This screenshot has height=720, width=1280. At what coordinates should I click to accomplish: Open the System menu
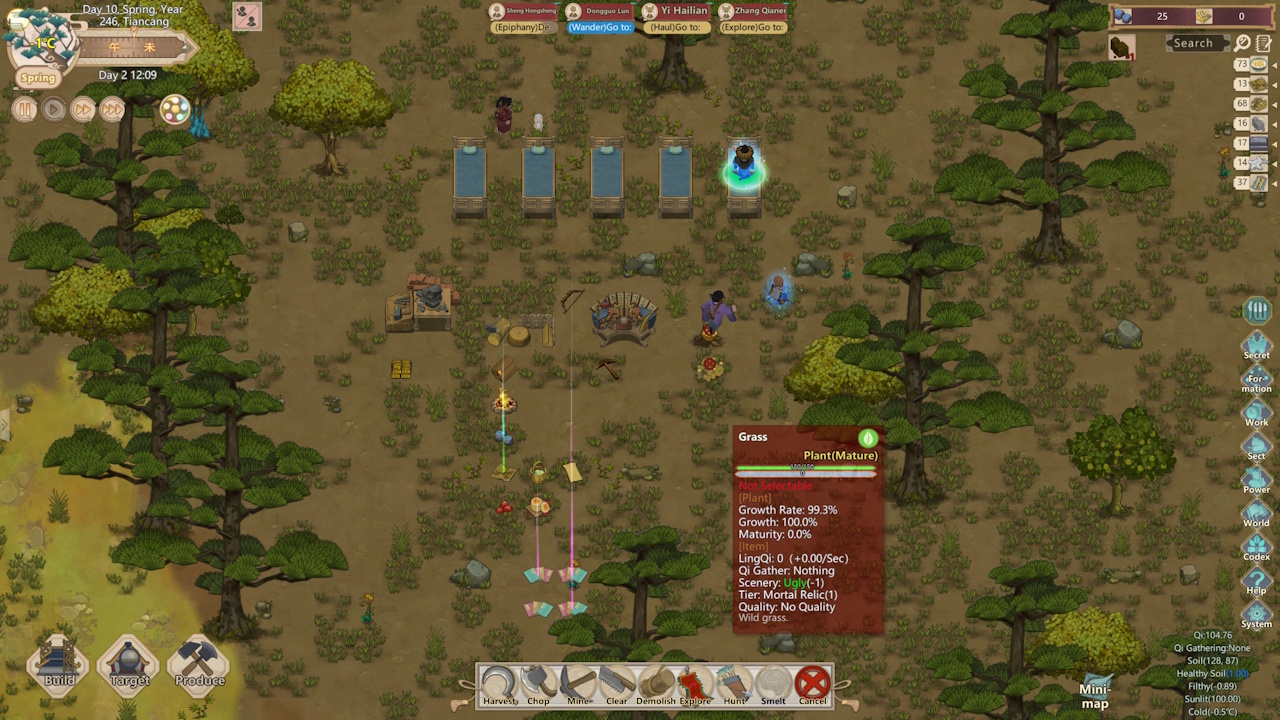[x=1257, y=614]
